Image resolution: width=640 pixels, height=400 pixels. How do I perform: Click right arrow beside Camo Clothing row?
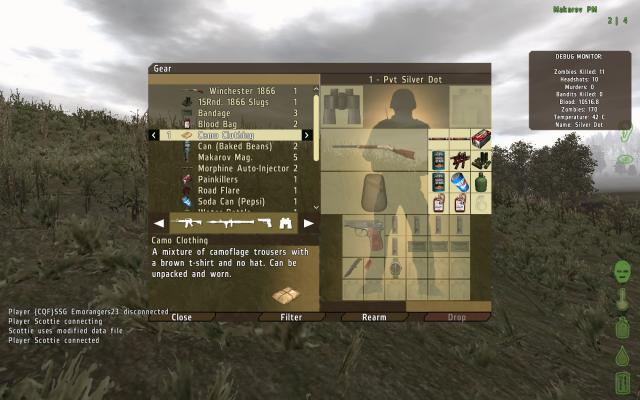pos(306,135)
